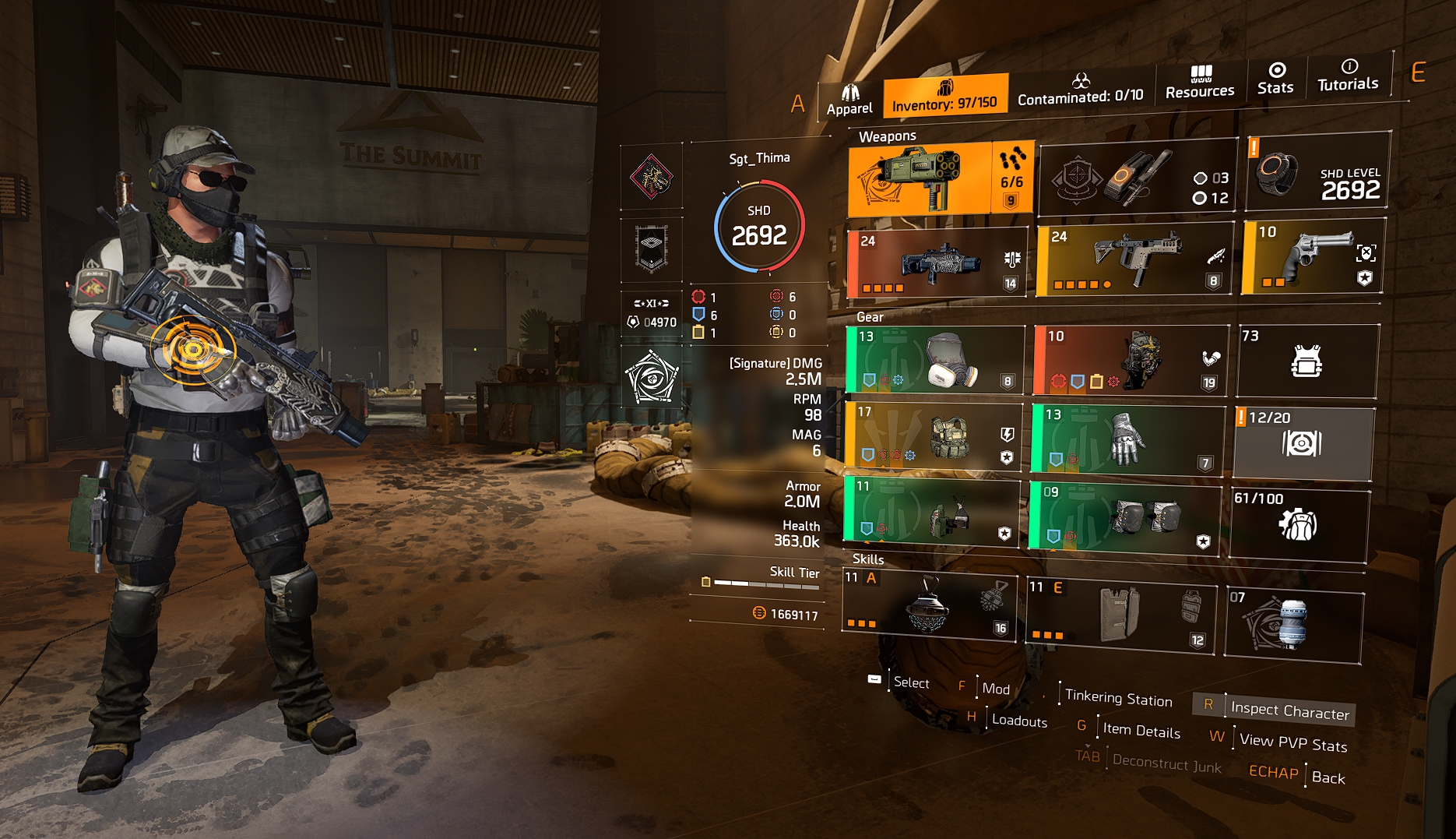Switch to the Apparel tab
The height and width of the screenshot is (839, 1456).
(849, 101)
